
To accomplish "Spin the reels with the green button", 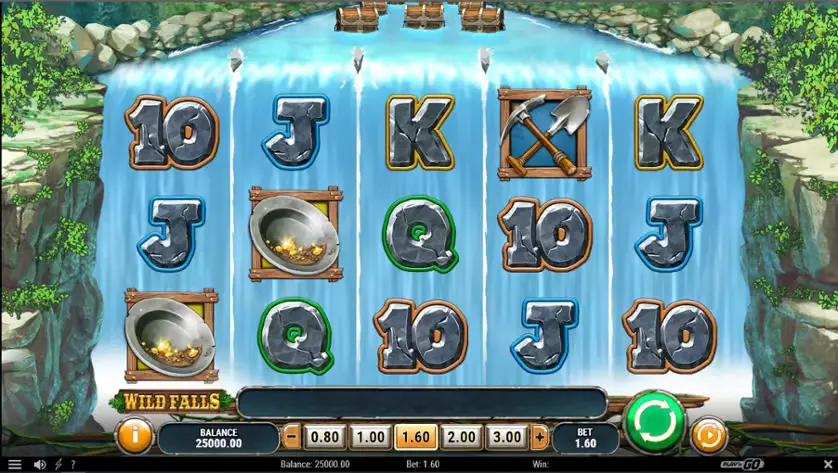I will pos(654,422).
